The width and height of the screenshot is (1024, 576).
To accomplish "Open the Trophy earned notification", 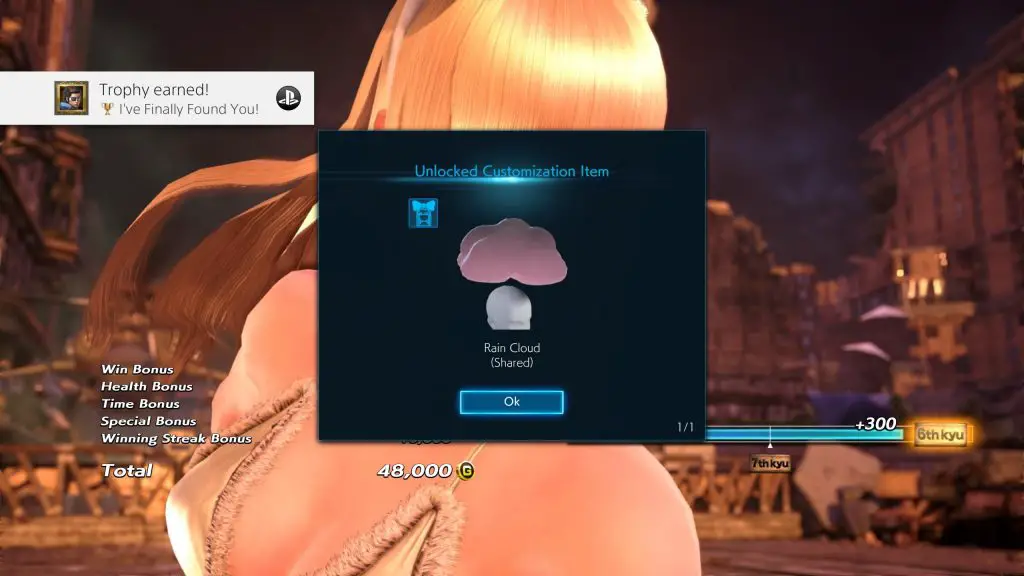I will tap(157, 98).
